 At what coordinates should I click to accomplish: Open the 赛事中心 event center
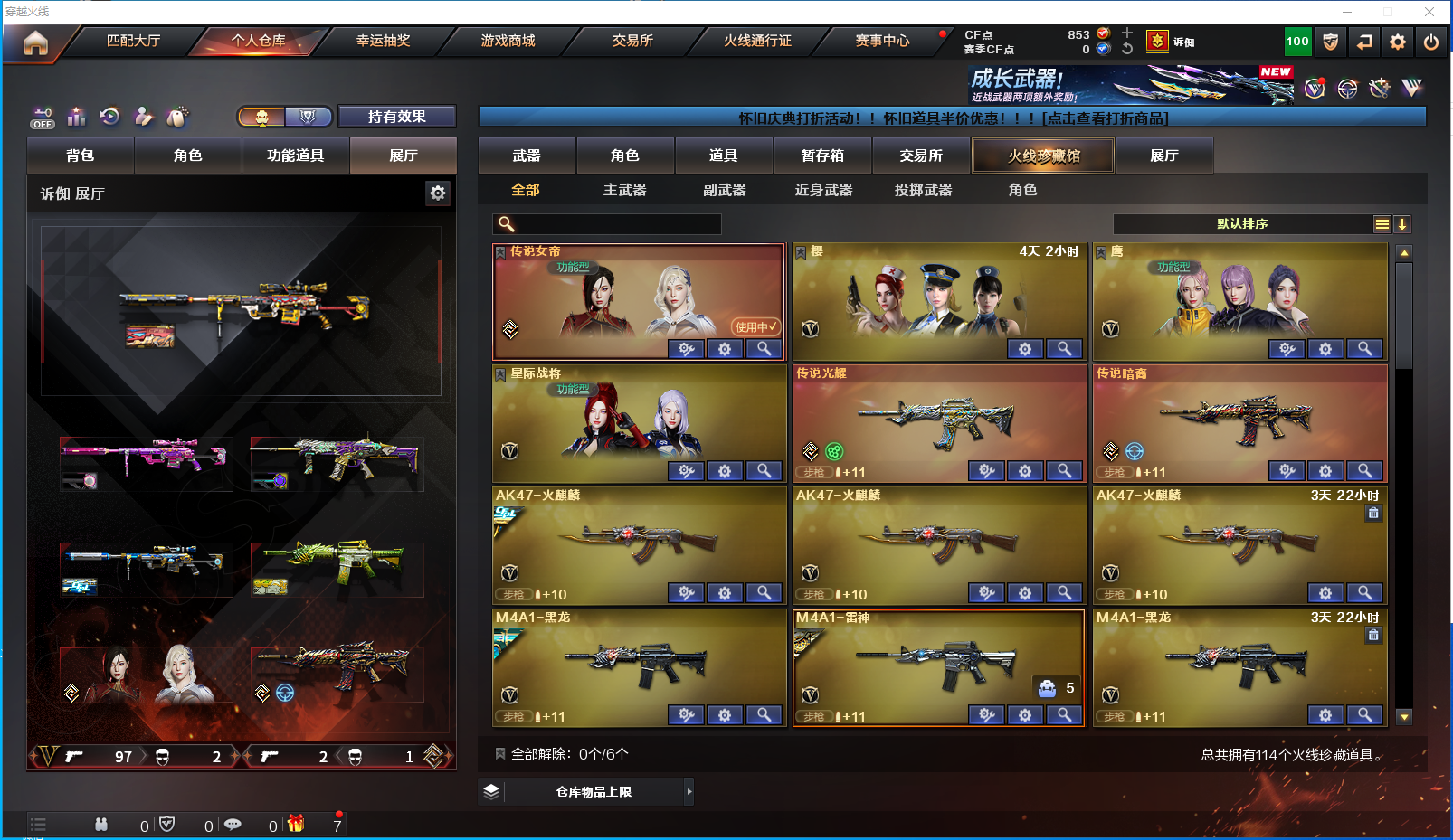pos(882,41)
